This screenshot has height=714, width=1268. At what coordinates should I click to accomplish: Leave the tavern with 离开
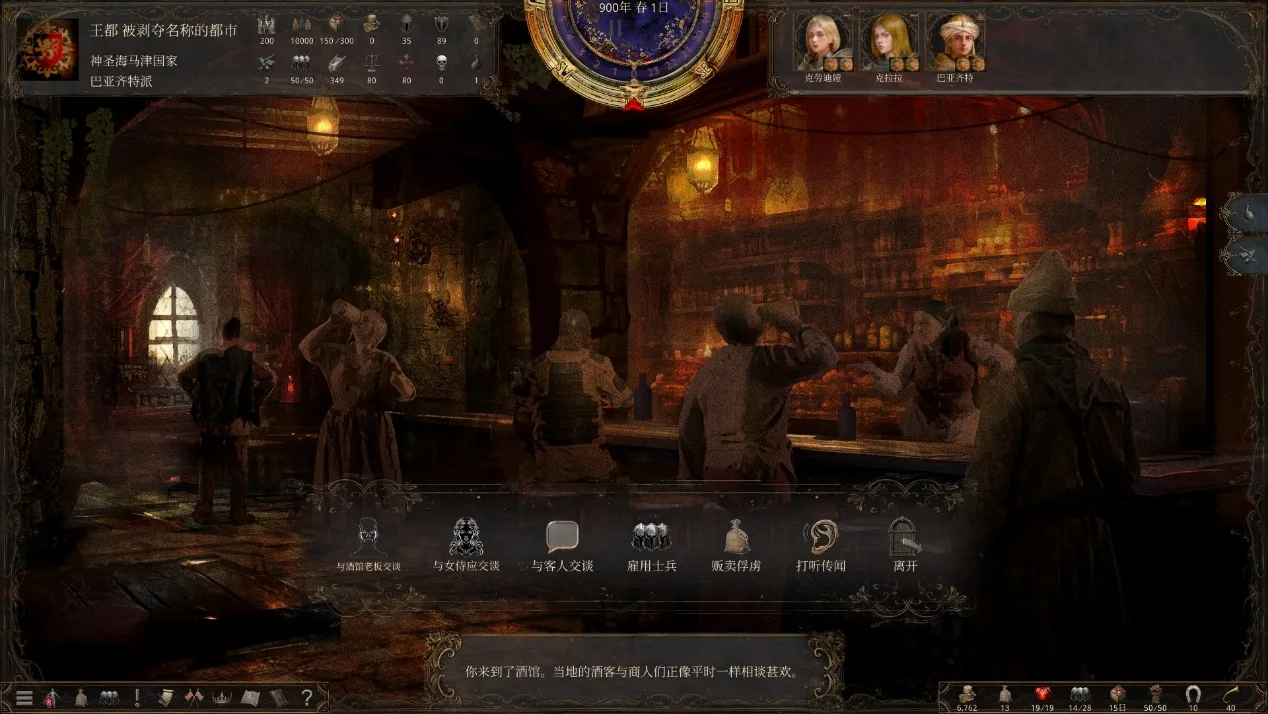tap(904, 543)
